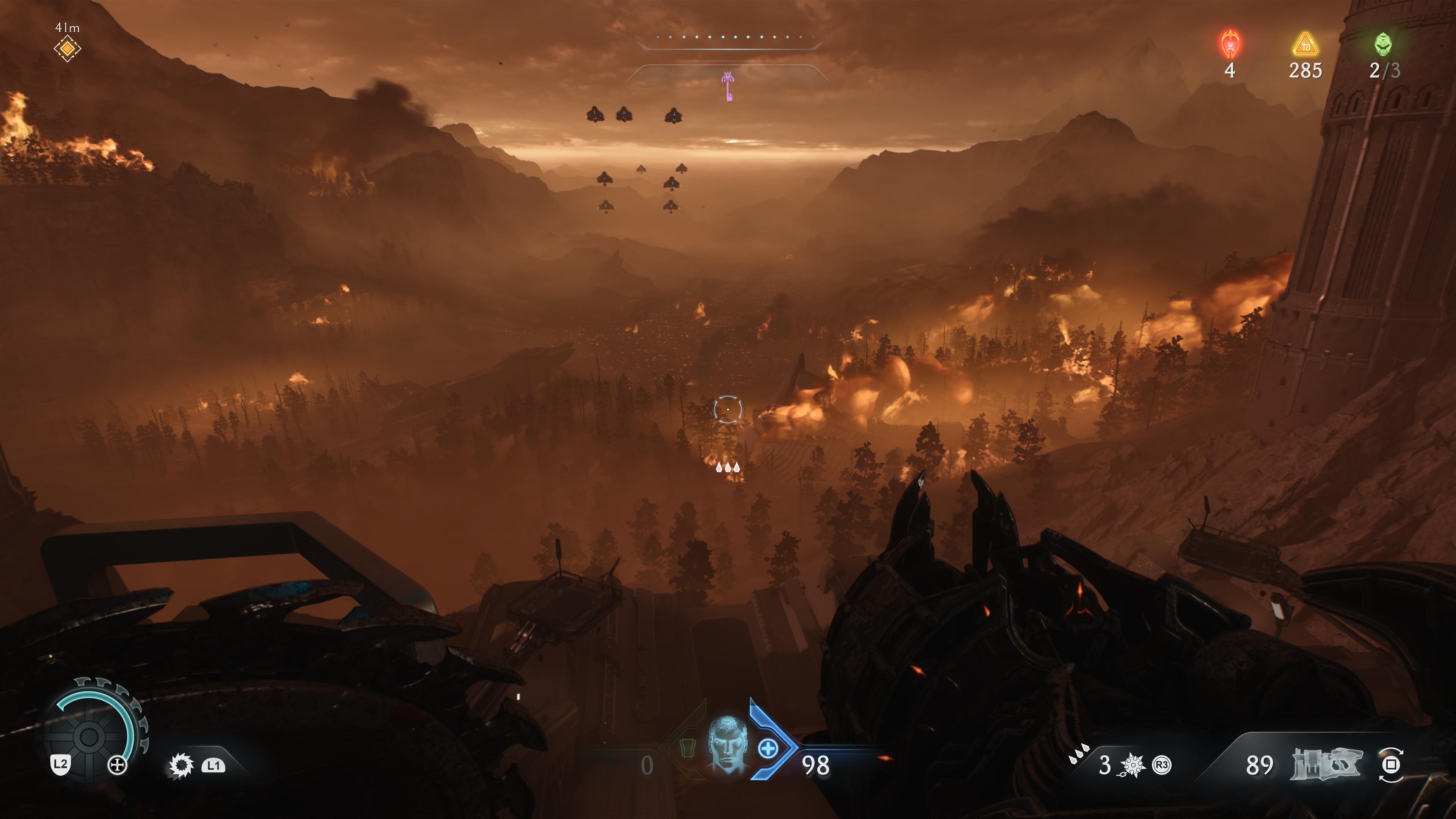Click the circular shield saw gauge
1456x819 pixels.
click(89, 736)
